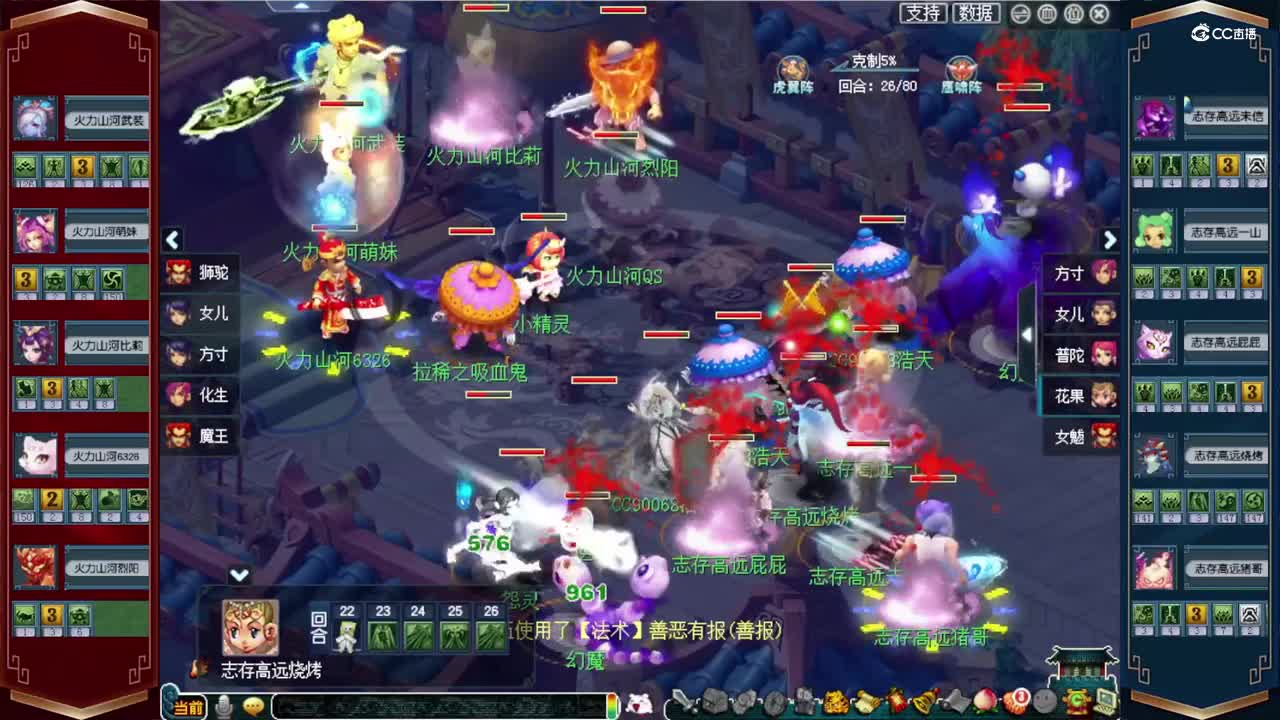Toggle the middle circular icon in the top-right control group
The image size is (1280, 720).
[x=1046, y=15]
